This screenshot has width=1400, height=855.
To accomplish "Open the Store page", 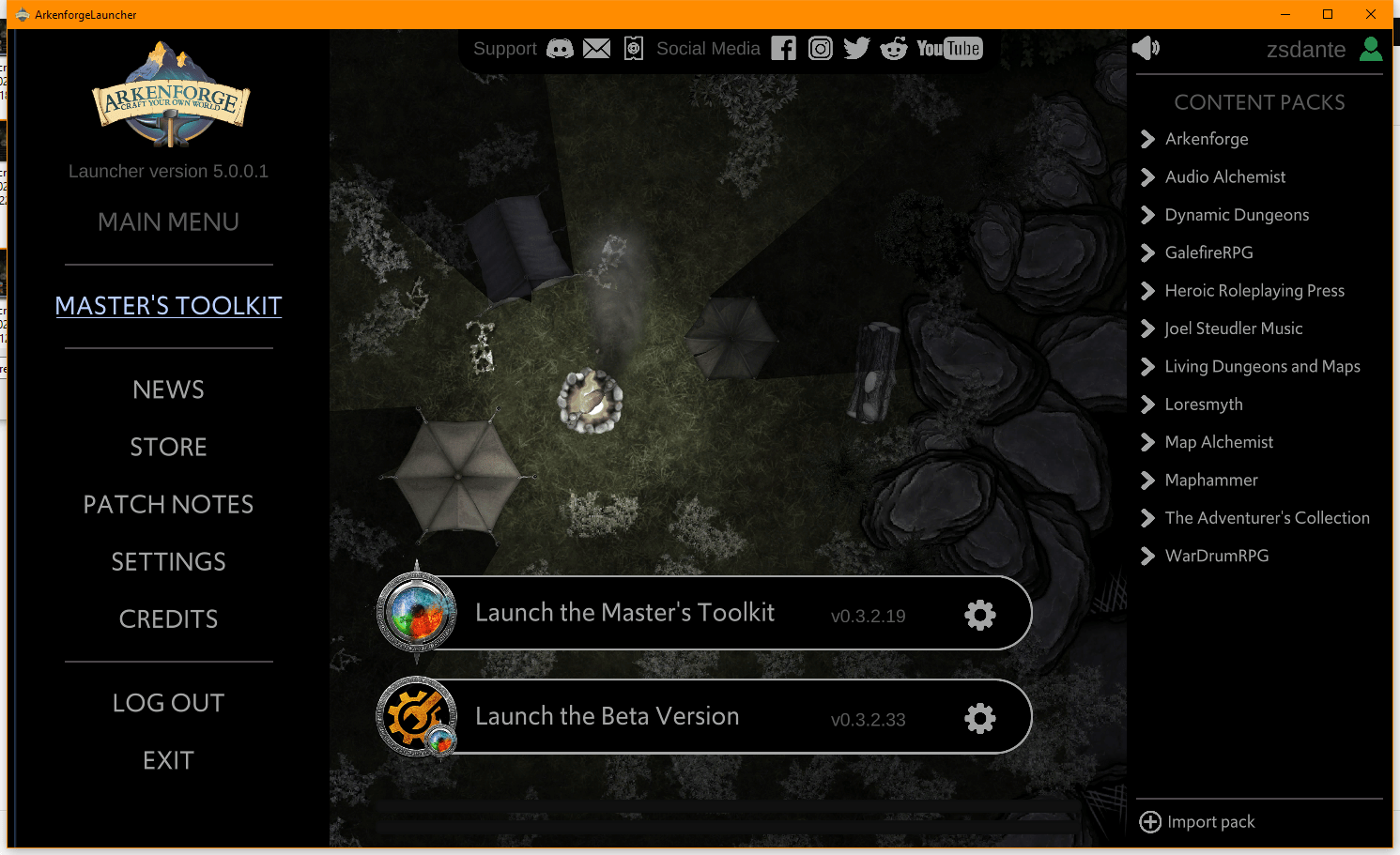I will tap(168, 447).
